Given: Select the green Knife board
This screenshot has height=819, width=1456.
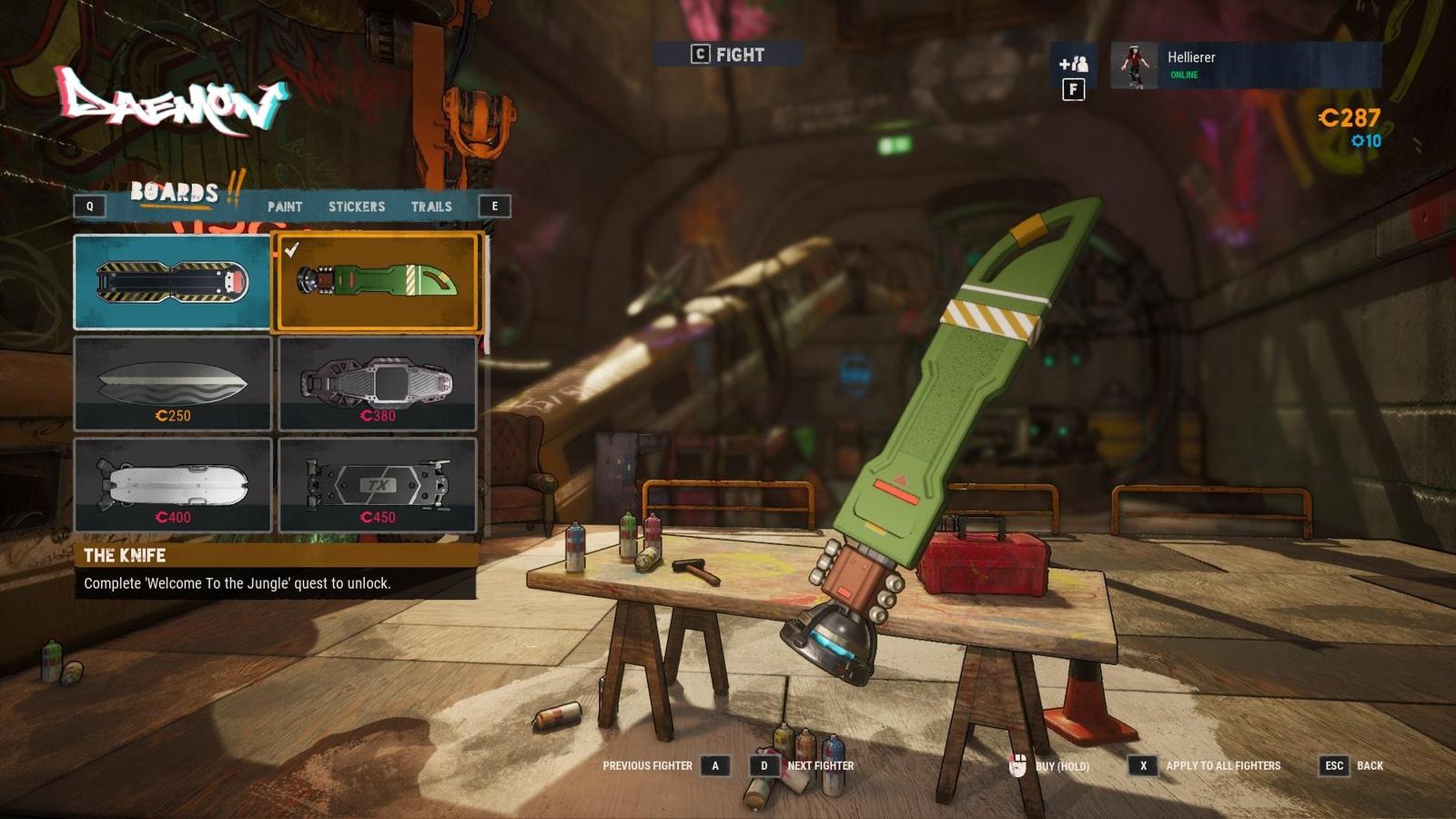Looking at the screenshot, I should 377,281.
